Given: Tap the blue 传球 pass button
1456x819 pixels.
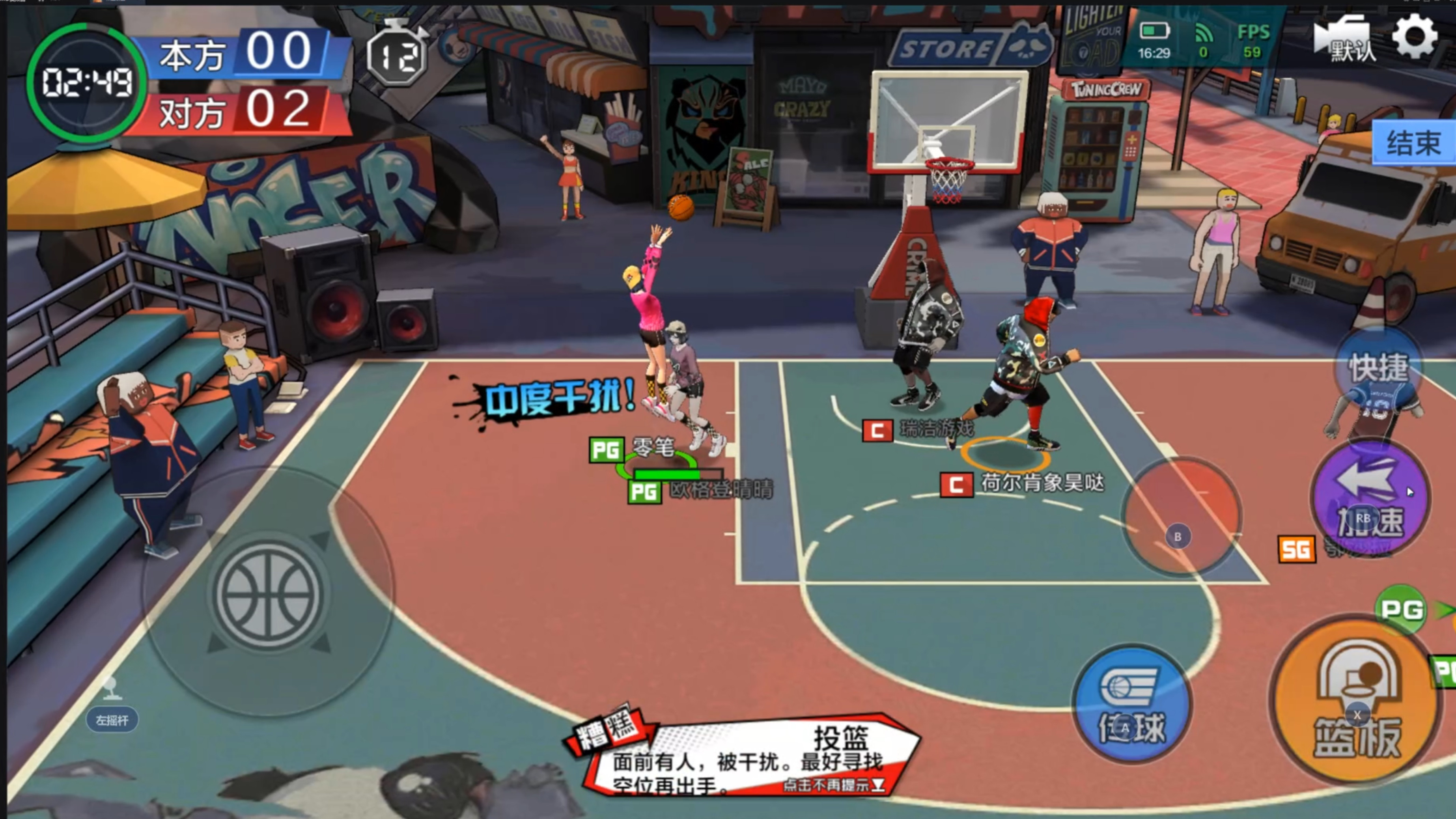Looking at the screenshot, I should [1132, 704].
